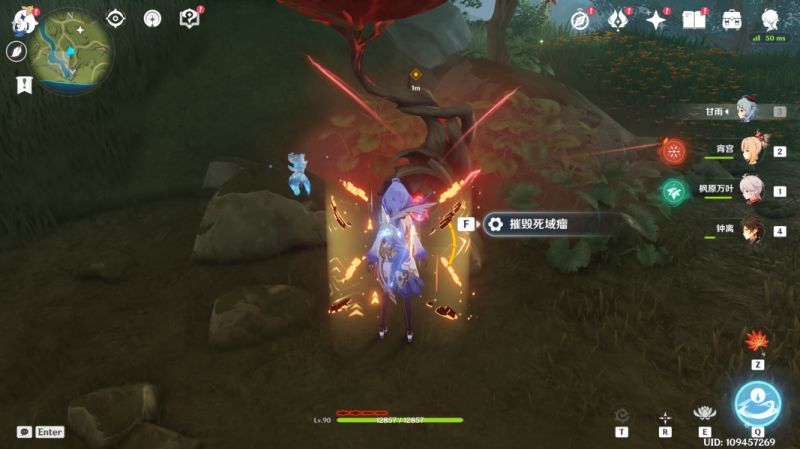The image size is (800, 449).
Task: Open the Events compass icon
Action: 580,20
